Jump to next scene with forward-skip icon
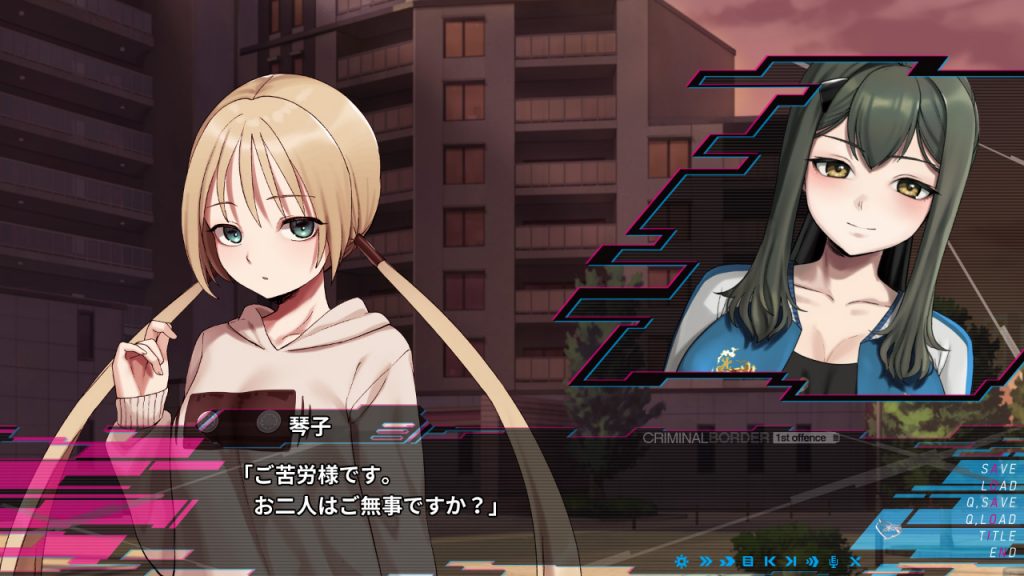Viewport: 1024px width, 576px height. (x=790, y=561)
